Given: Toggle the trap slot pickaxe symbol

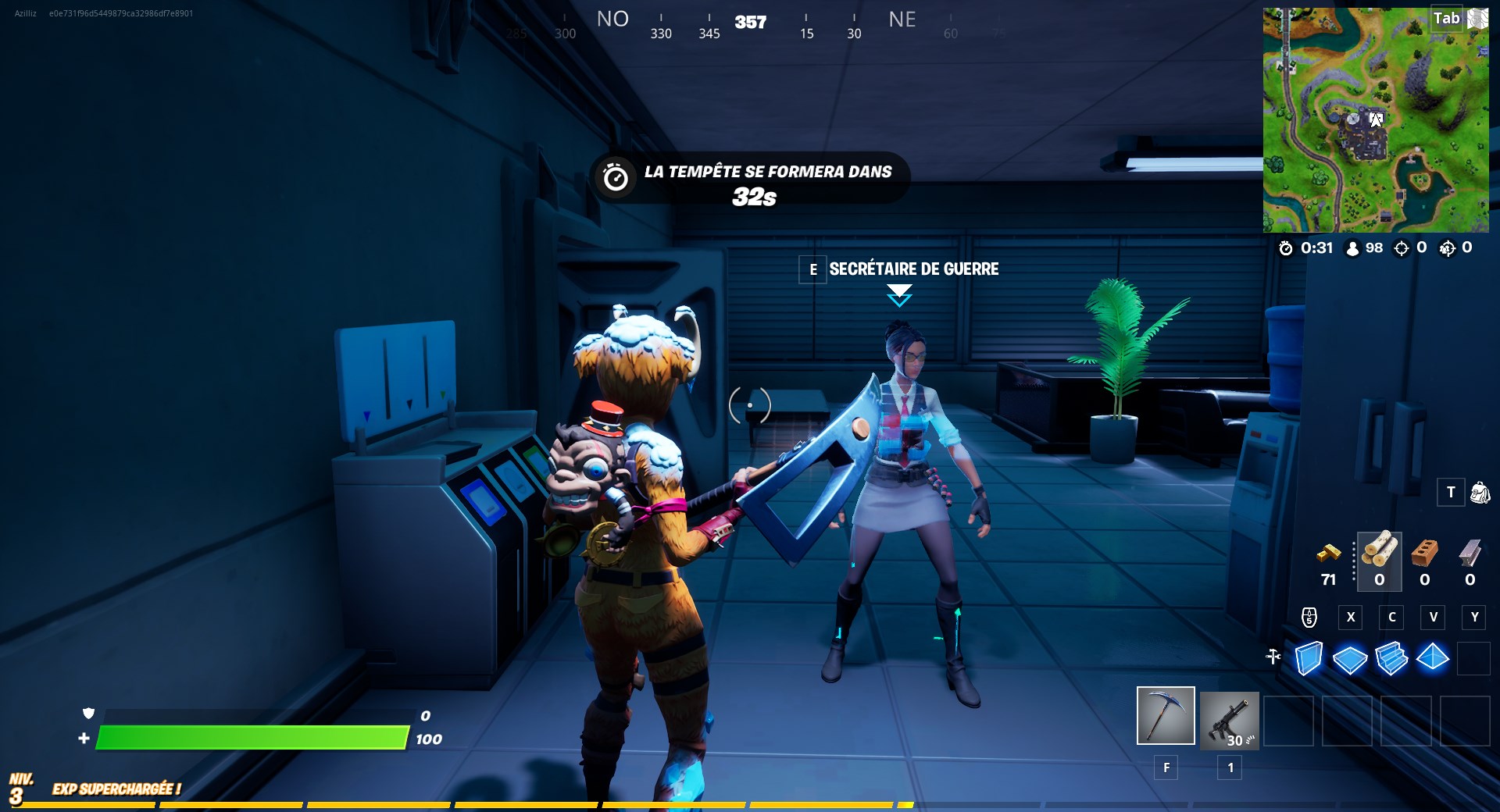Looking at the screenshot, I should pyautogui.click(x=1273, y=656).
